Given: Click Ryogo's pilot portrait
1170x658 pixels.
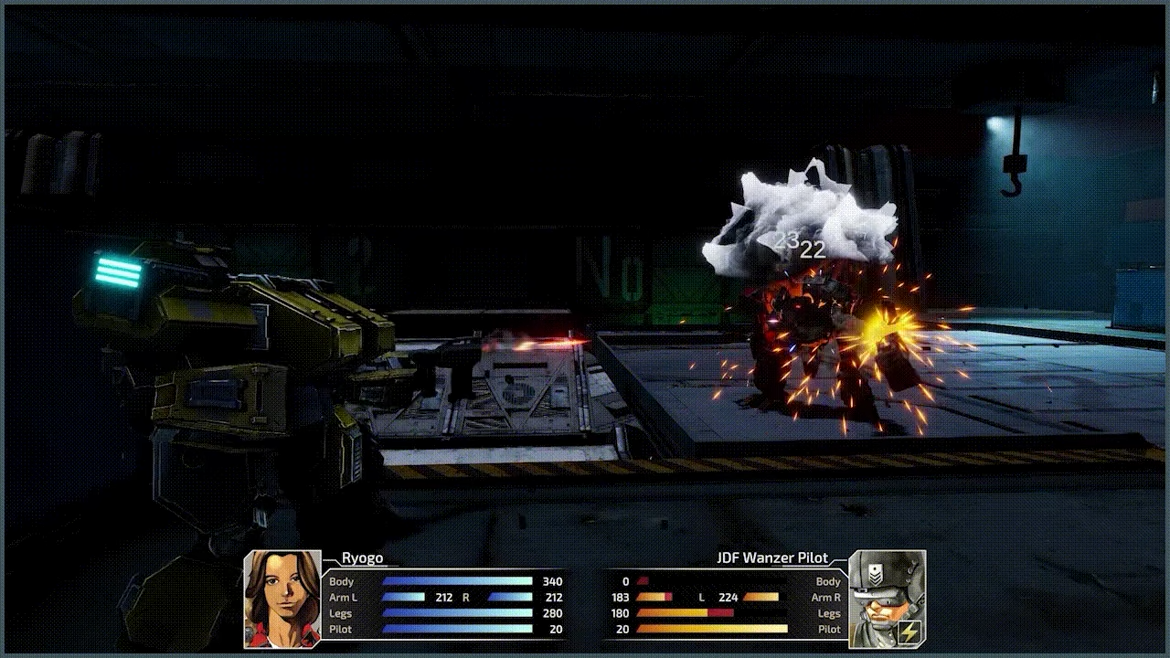Looking at the screenshot, I should (283, 599).
